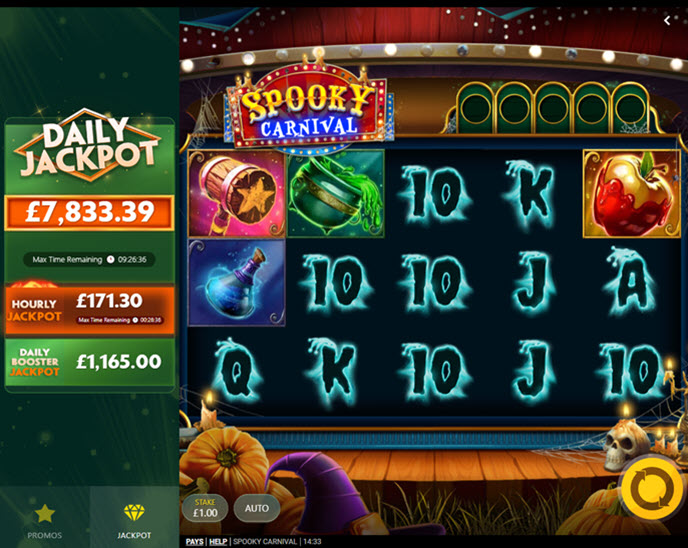Image resolution: width=688 pixels, height=548 pixels.
Task: Open the PAYS paytable link
Action: (x=194, y=542)
